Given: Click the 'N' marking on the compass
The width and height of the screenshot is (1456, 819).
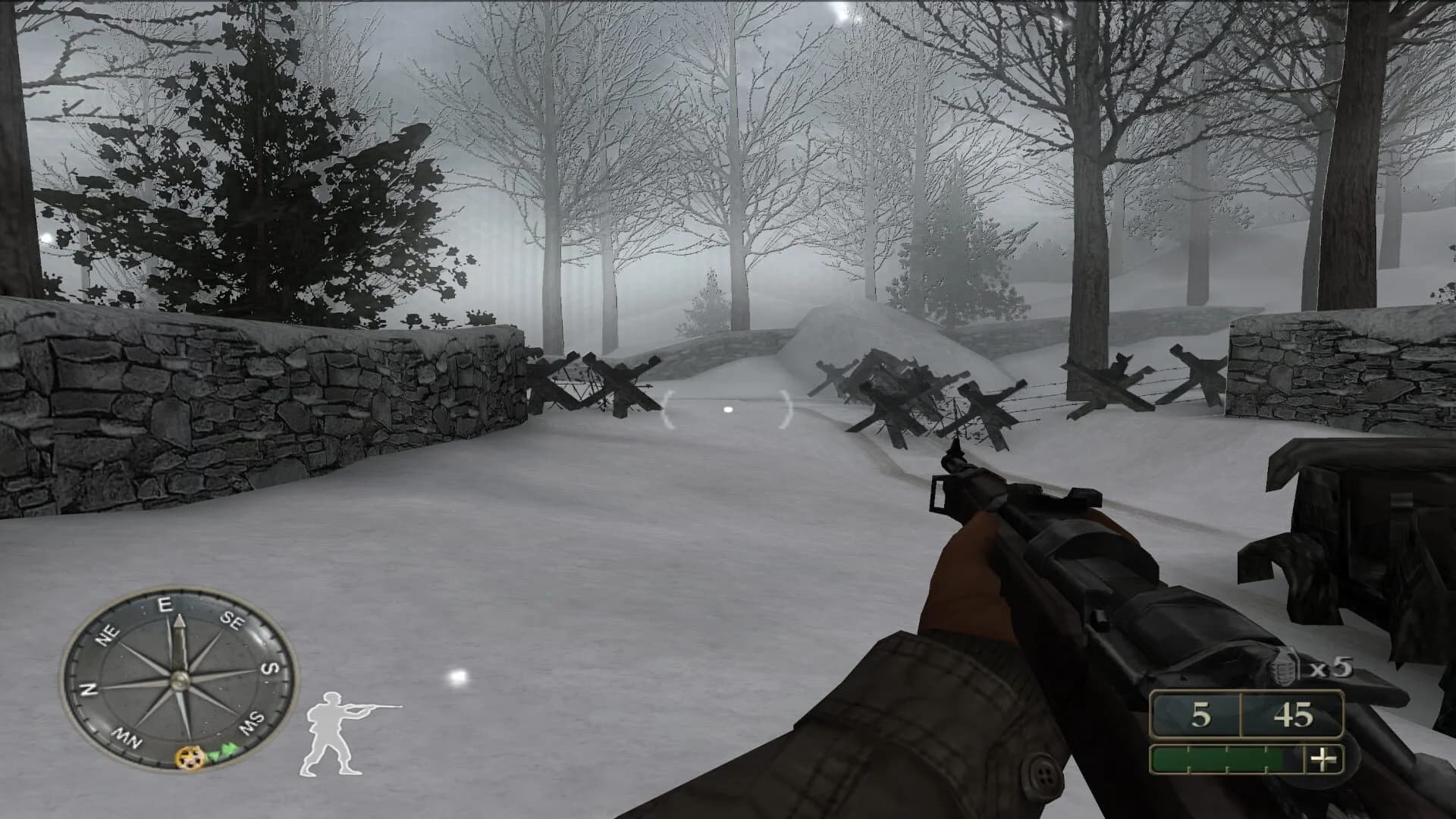Looking at the screenshot, I should tap(89, 691).
